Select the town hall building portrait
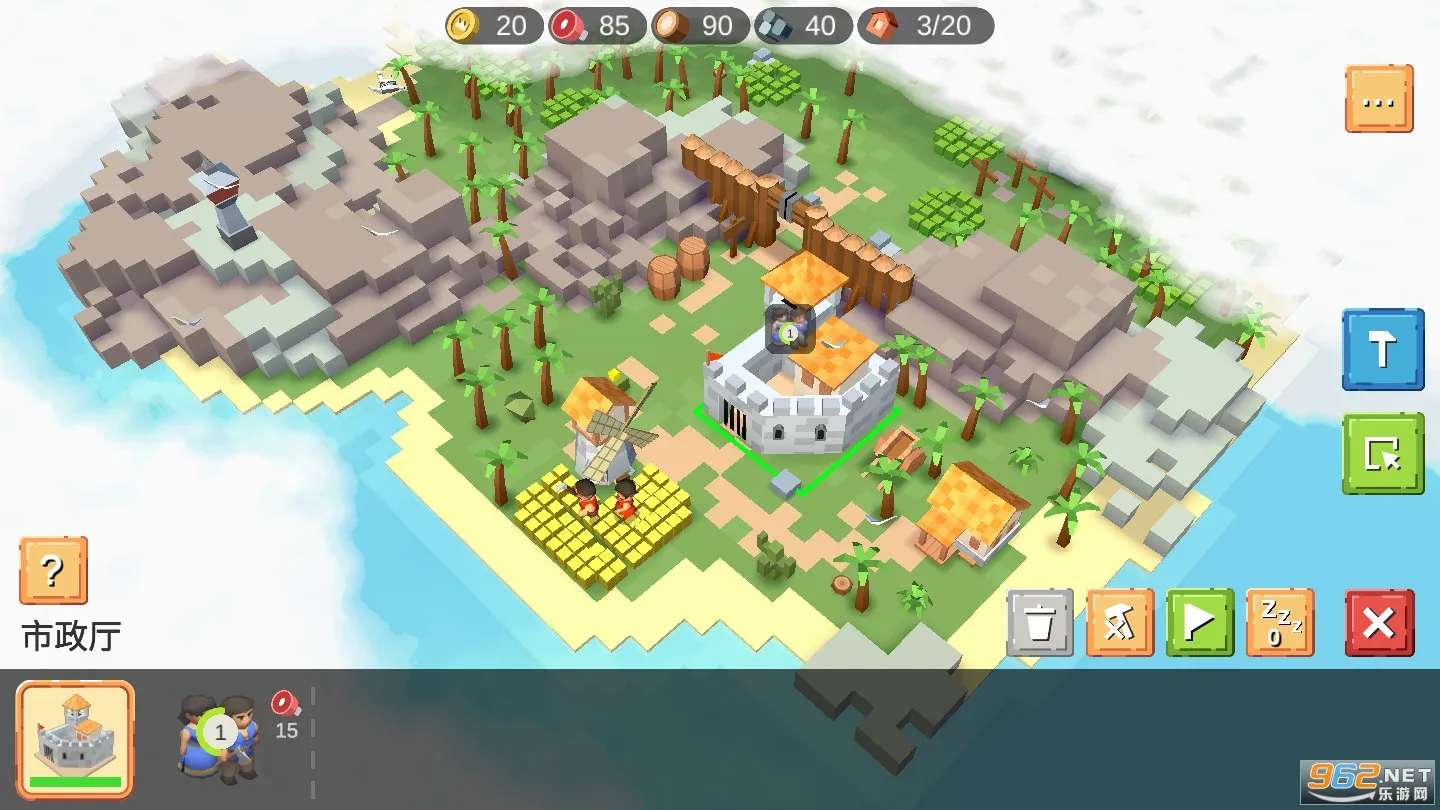 (x=75, y=740)
